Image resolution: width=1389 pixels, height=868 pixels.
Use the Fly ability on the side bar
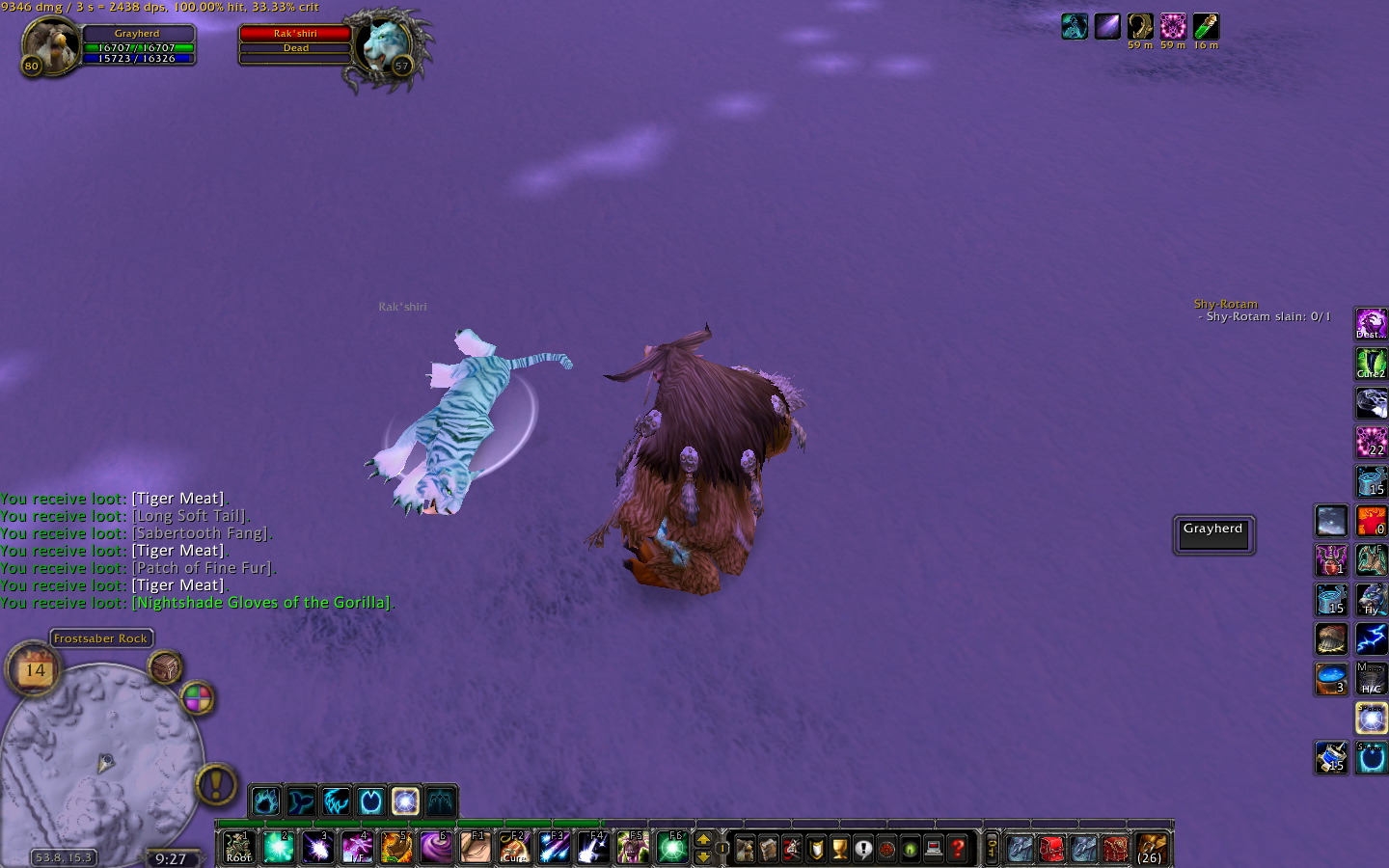pos(1371,599)
